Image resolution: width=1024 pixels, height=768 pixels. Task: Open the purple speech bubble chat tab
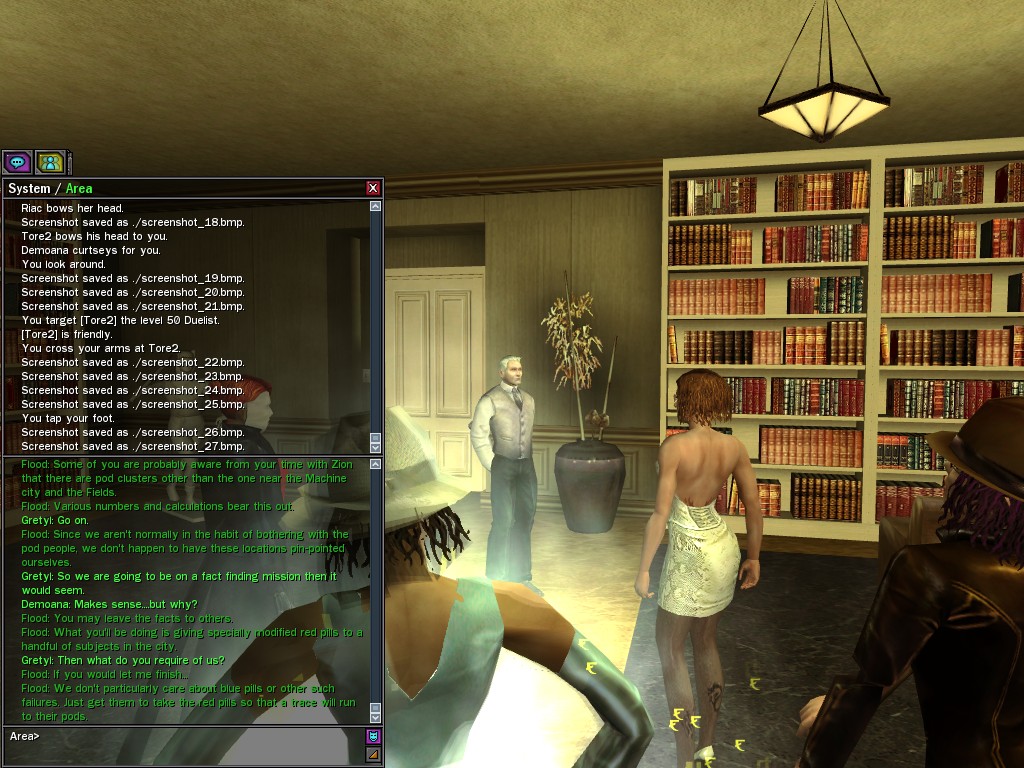(x=17, y=162)
